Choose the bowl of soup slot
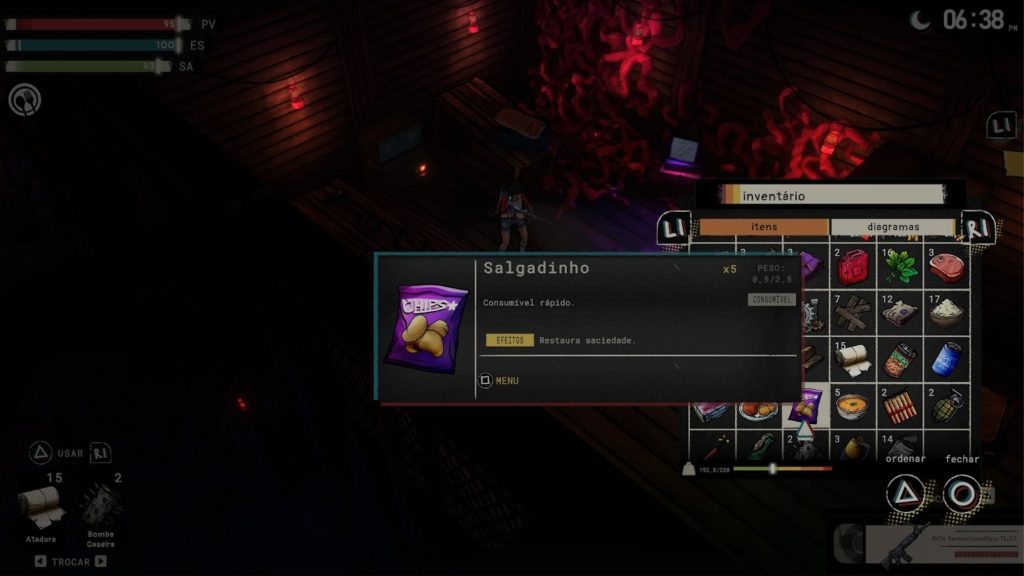The width and height of the screenshot is (1024, 576). point(853,405)
